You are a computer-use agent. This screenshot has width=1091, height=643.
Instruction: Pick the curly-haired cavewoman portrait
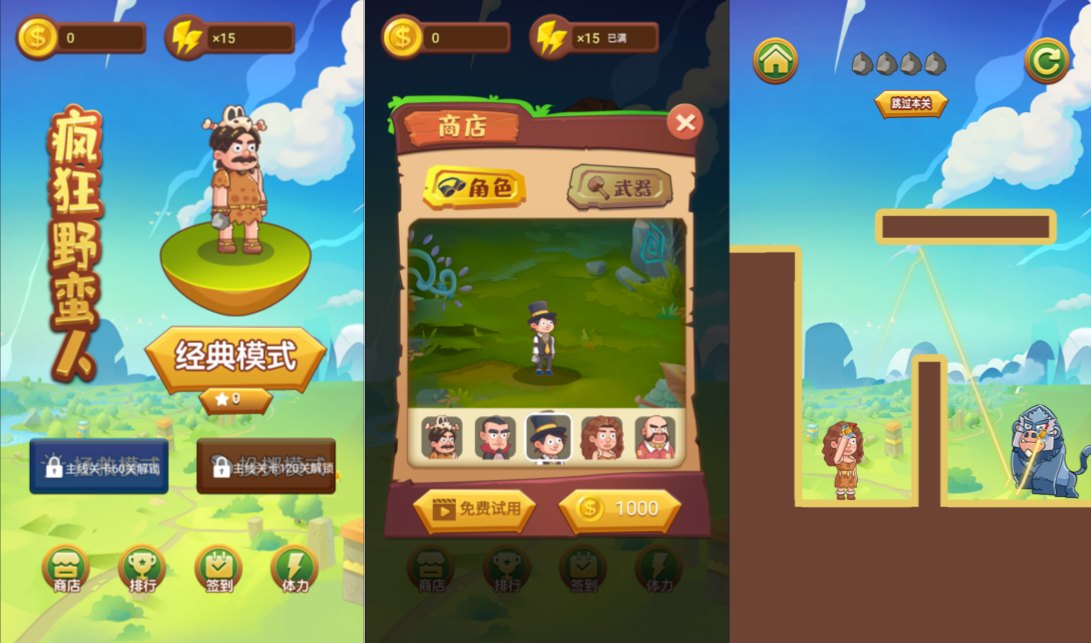click(602, 438)
